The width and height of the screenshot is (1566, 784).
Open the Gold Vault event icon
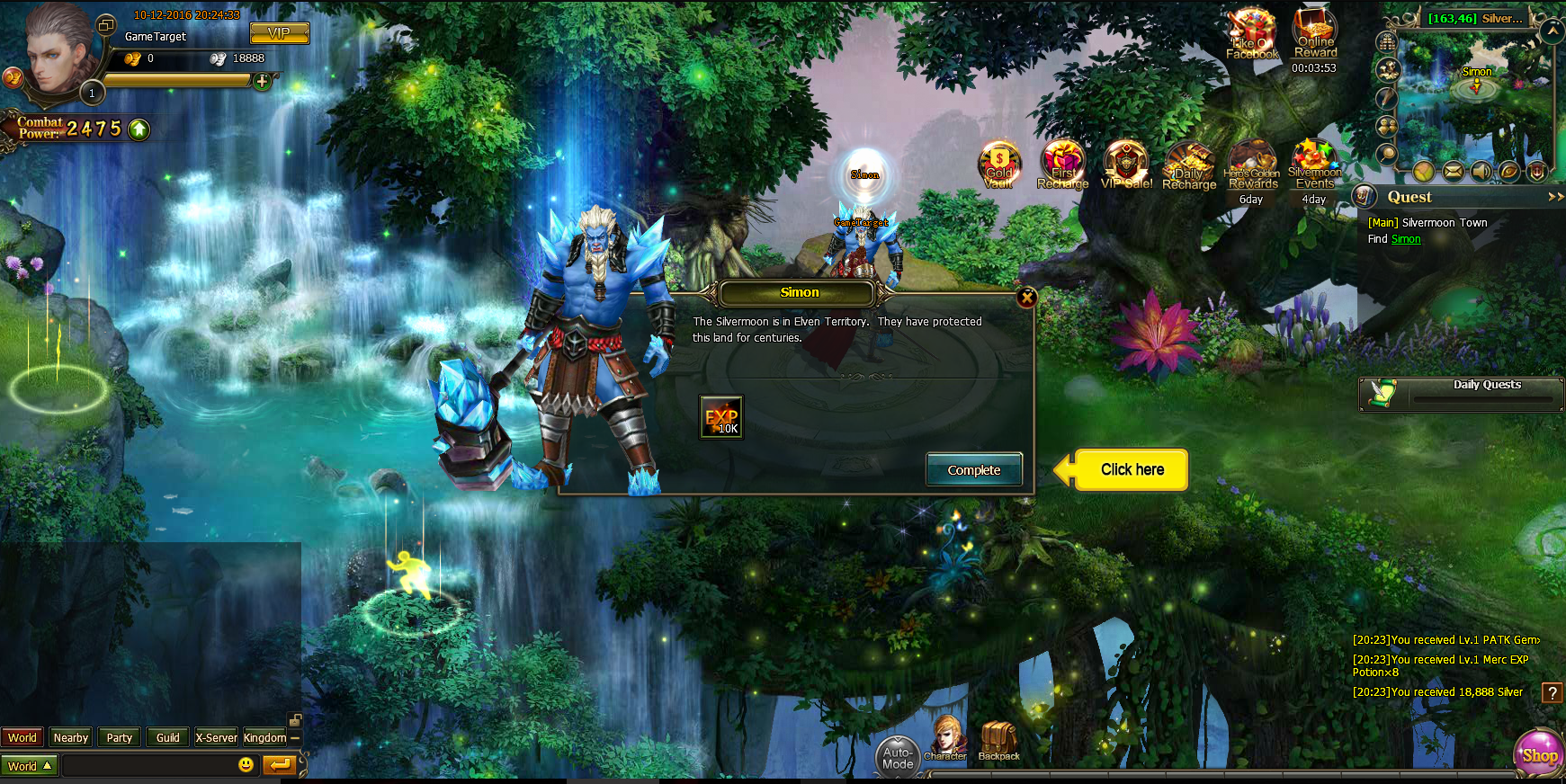(x=999, y=165)
